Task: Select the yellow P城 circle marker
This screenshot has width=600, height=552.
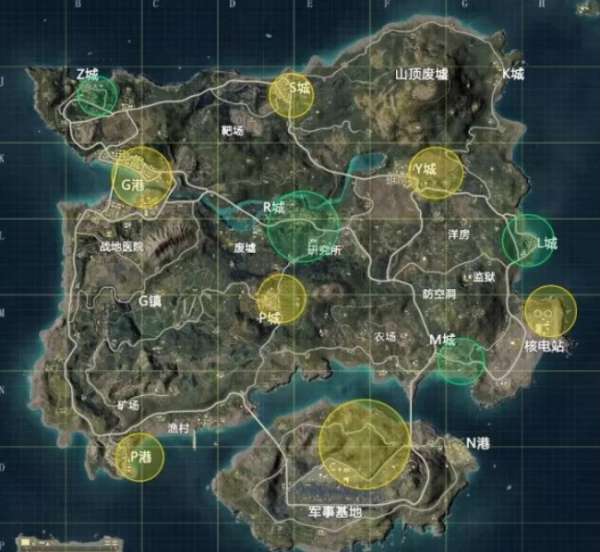Action: [x=281, y=300]
